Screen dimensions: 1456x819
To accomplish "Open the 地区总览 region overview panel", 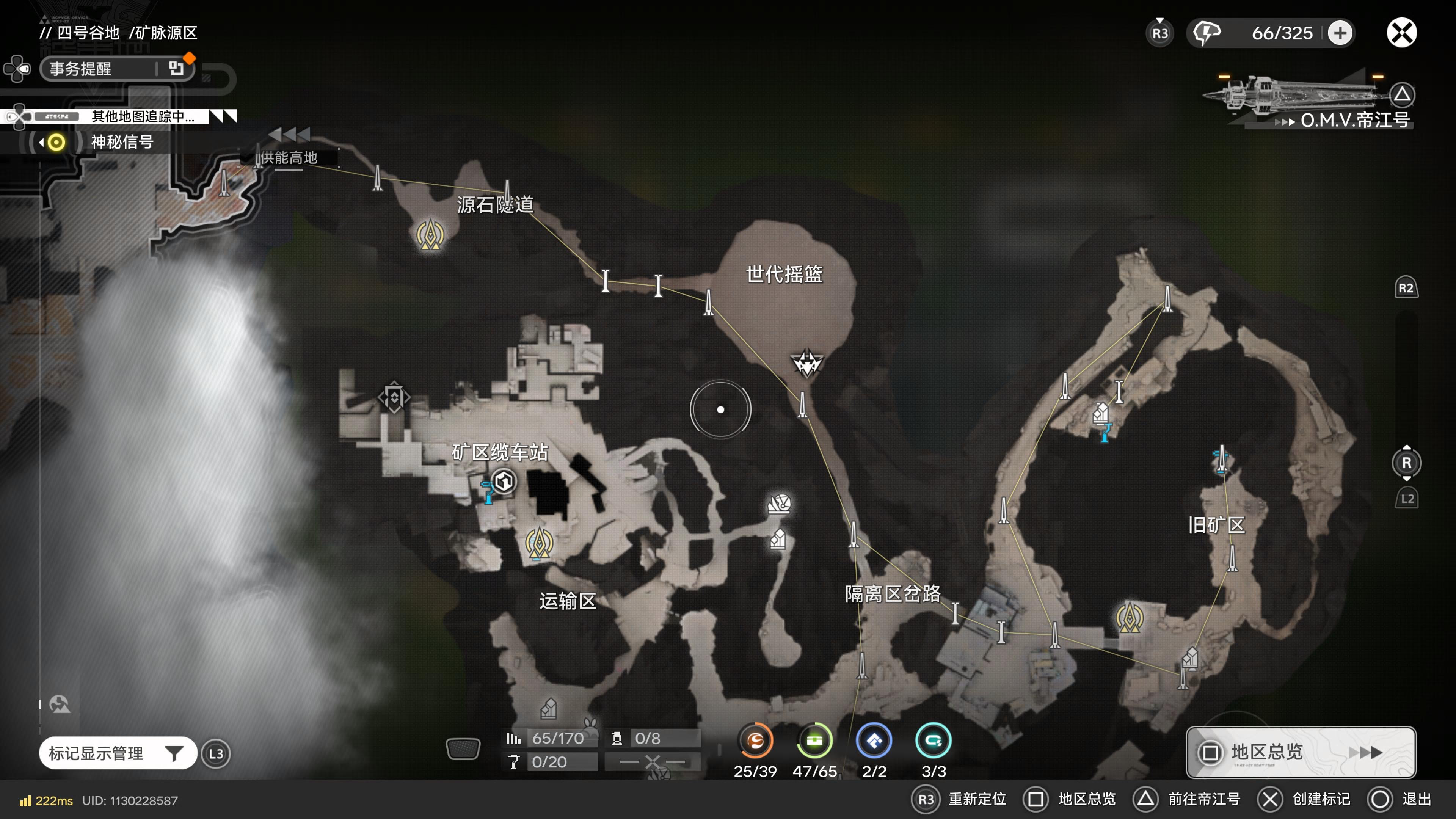I will (x=1300, y=752).
